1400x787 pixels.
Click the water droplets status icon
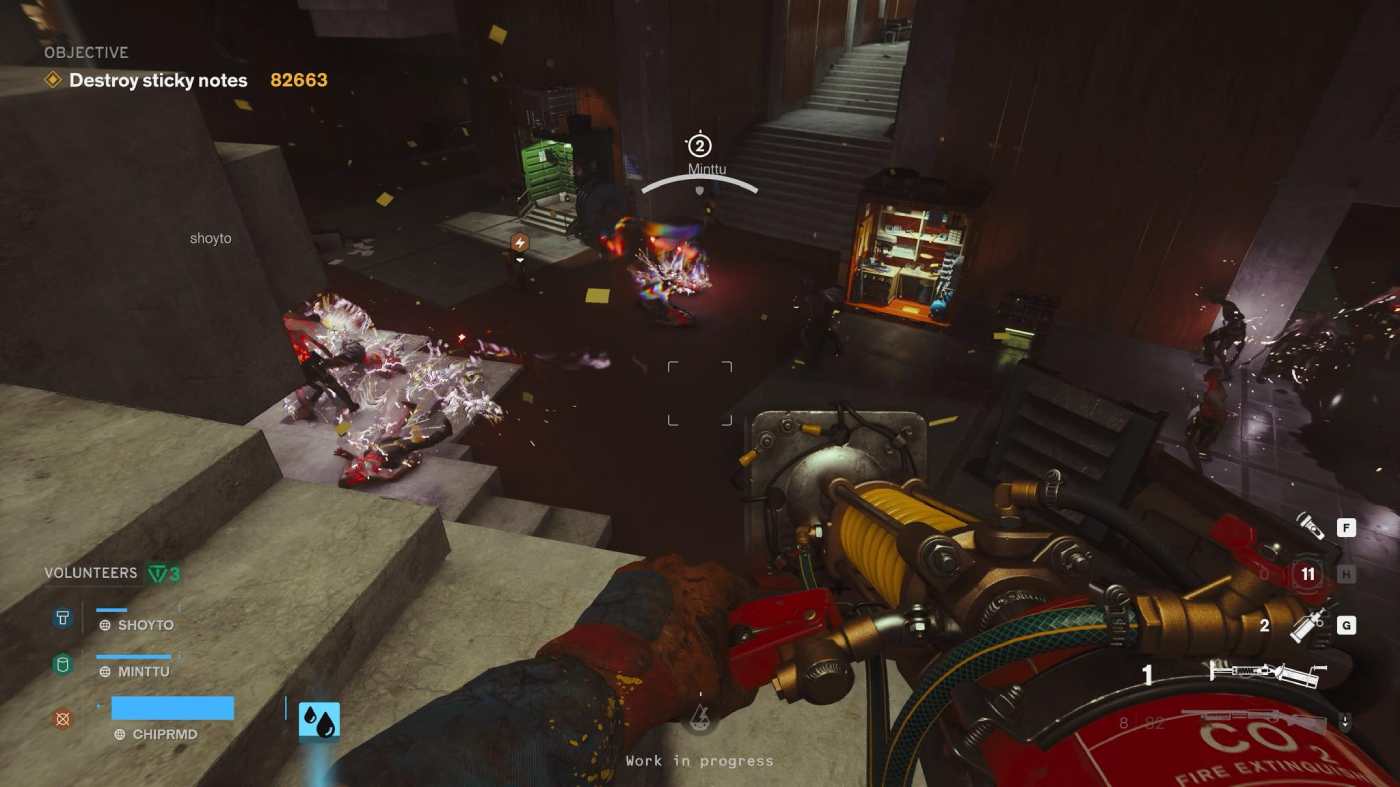pyautogui.click(x=319, y=722)
